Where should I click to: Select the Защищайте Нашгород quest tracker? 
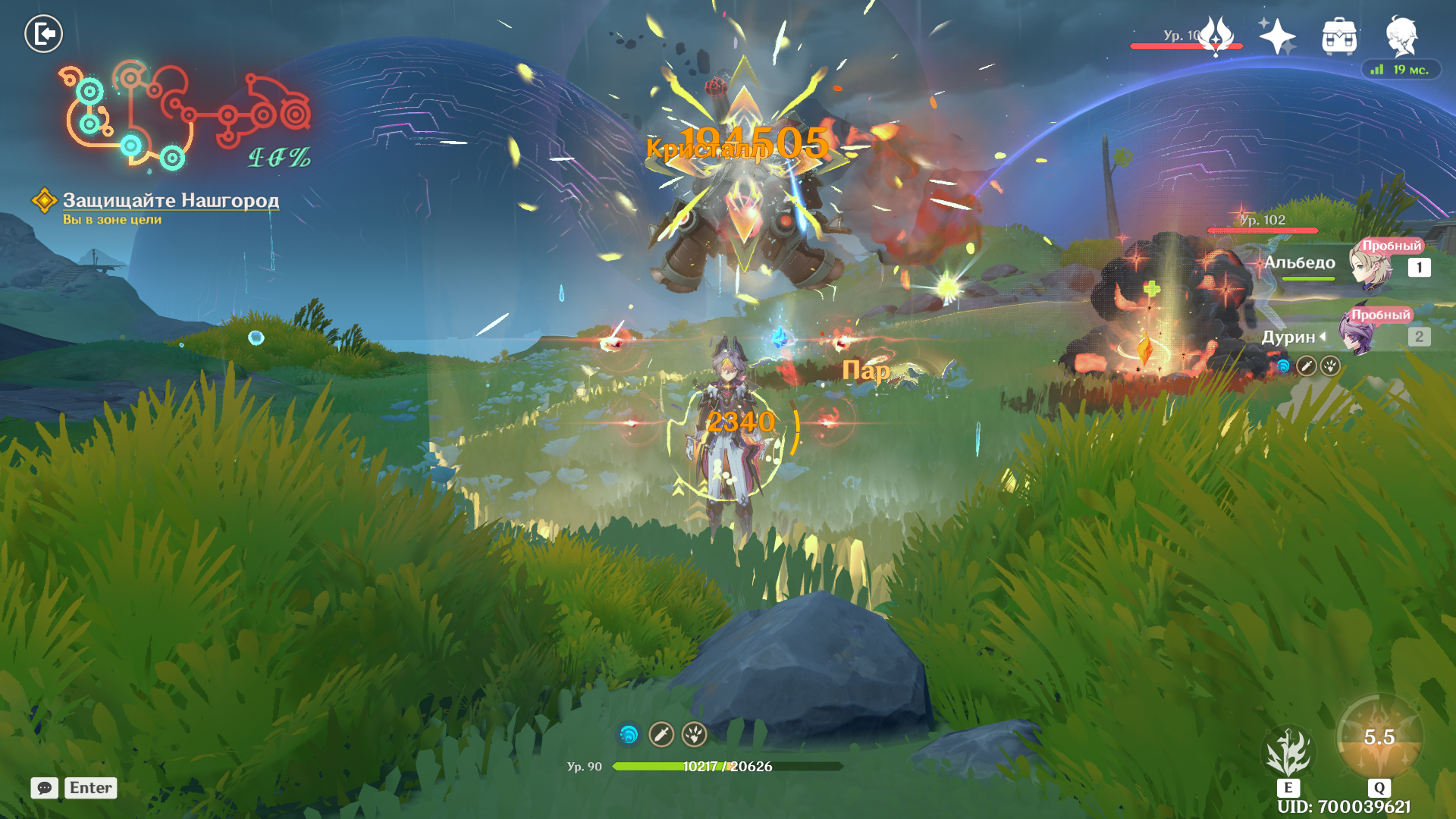point(170,200)
